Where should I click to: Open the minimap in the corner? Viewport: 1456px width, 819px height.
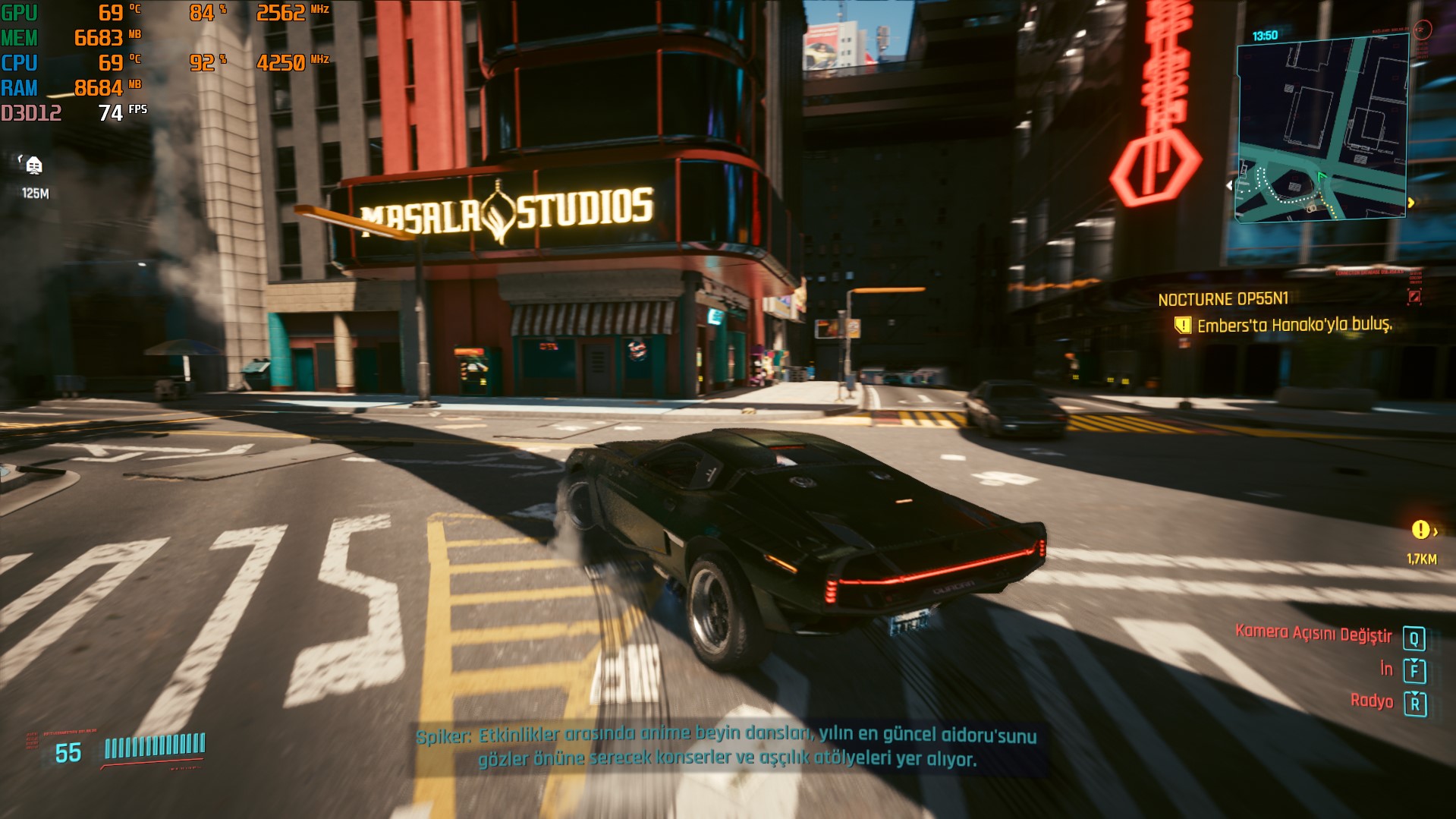1322,129
